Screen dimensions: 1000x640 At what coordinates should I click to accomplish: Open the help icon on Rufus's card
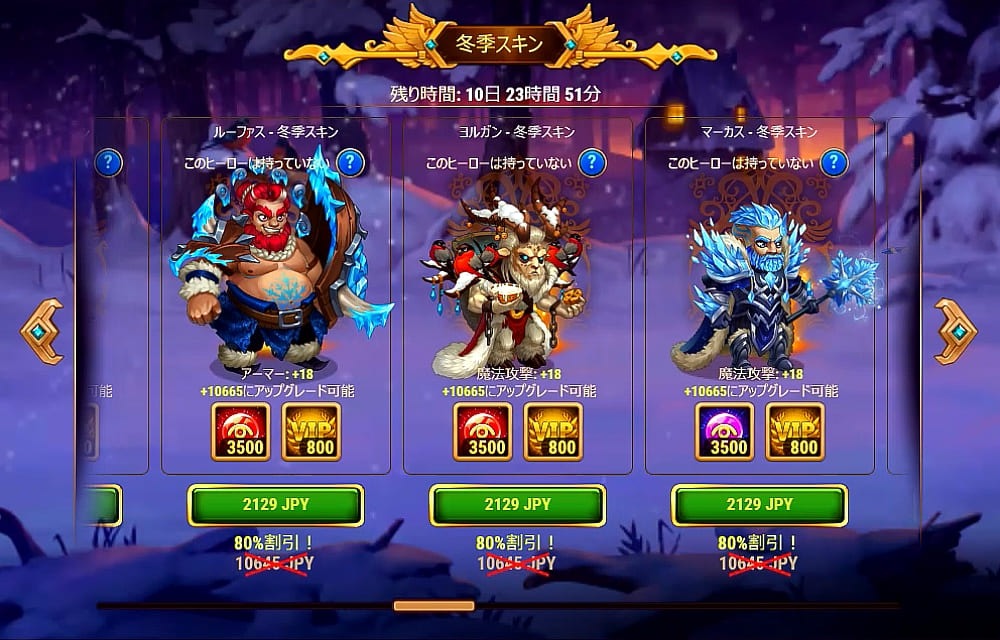[x=350, y=162]
